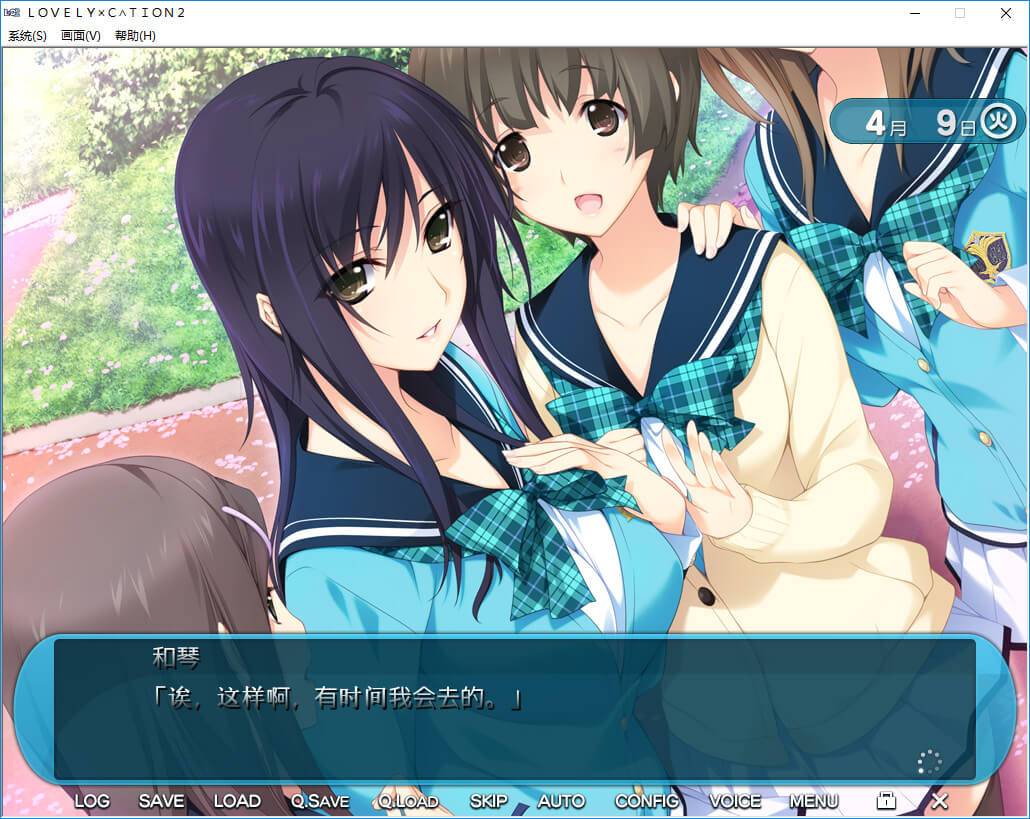The width and height of the screenshot is (1030, 819).
Task: Hide the dialogue box with the X icon
Action: [939, 800]
